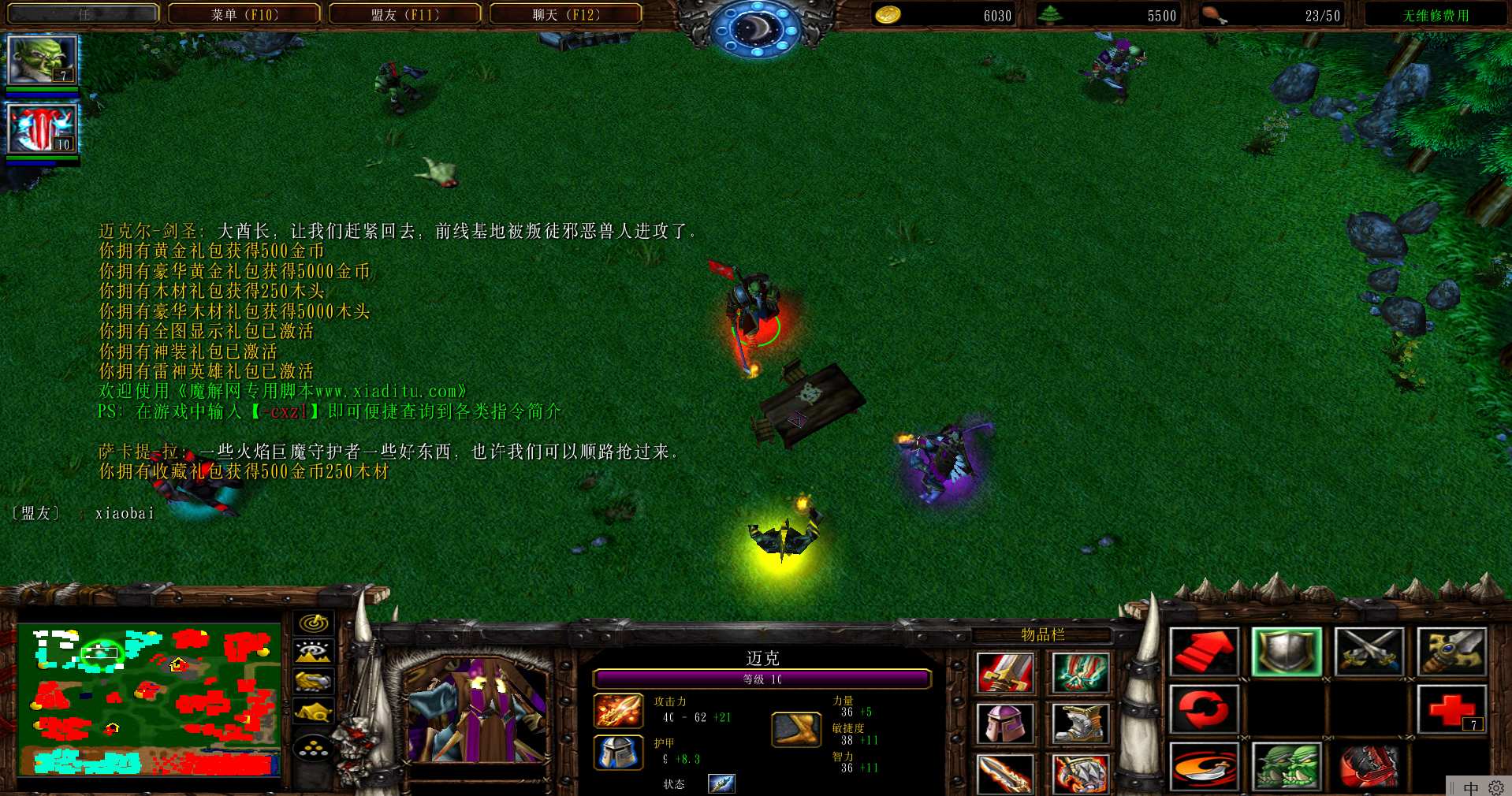The height and width of the screenshot is (796, 1512).
Task: Open hero skills with the red cross
Action: (x=1452, y=709)
